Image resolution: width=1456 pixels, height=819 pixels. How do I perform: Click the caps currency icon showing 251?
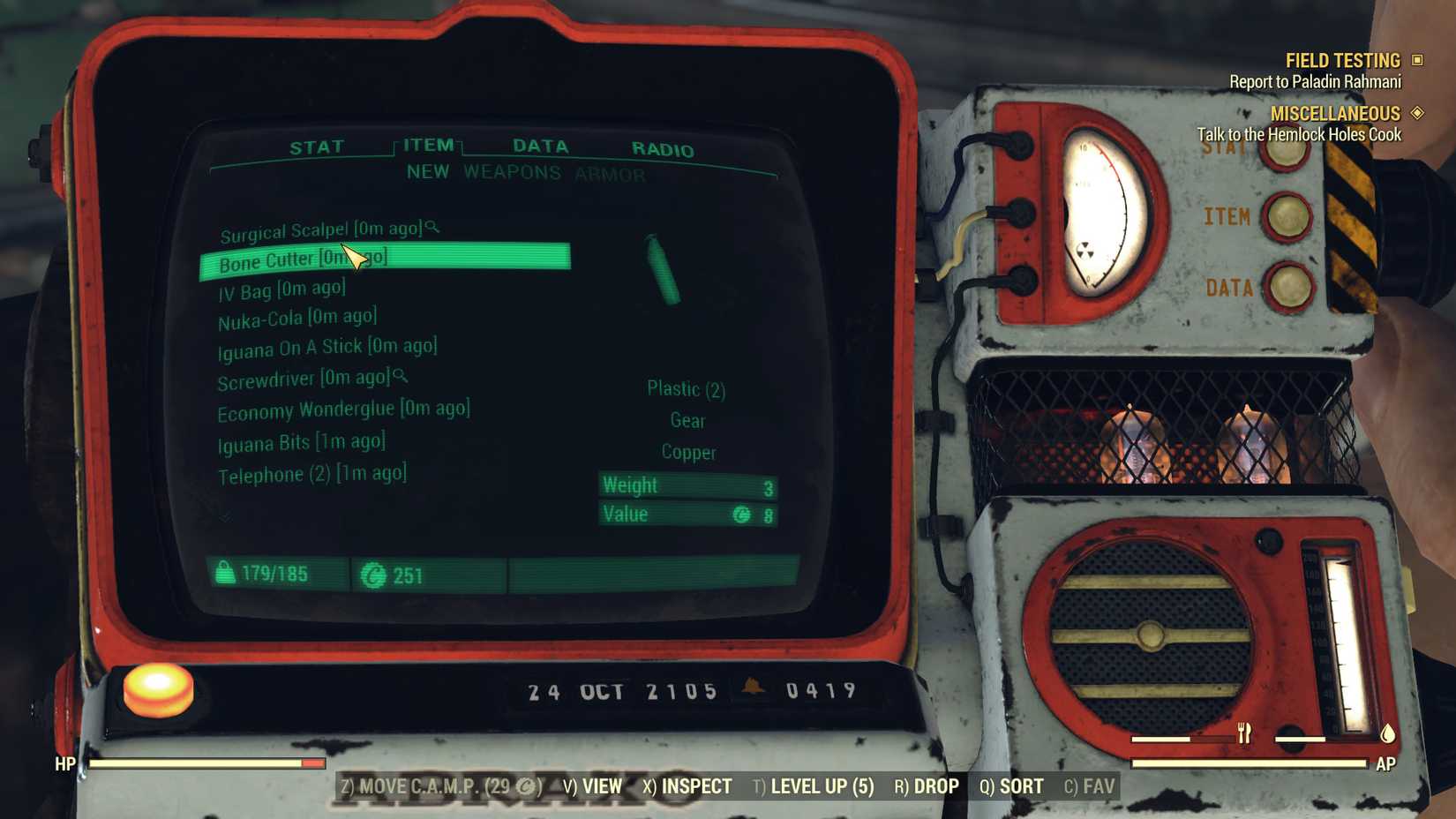point(373,575)
